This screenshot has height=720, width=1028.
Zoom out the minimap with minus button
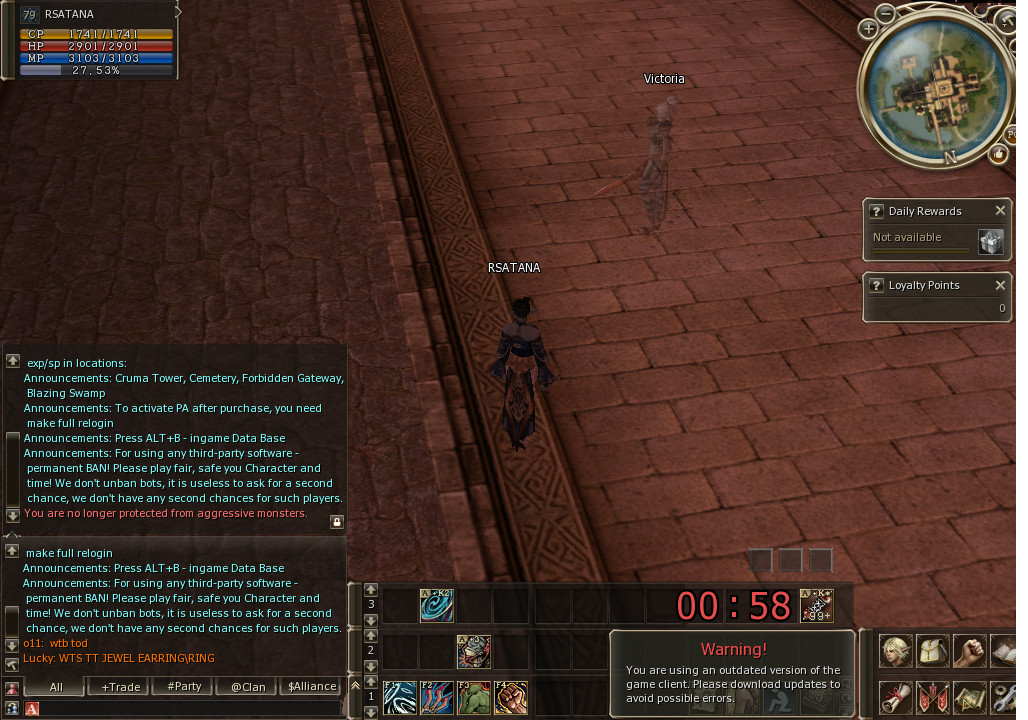point(887,13)
